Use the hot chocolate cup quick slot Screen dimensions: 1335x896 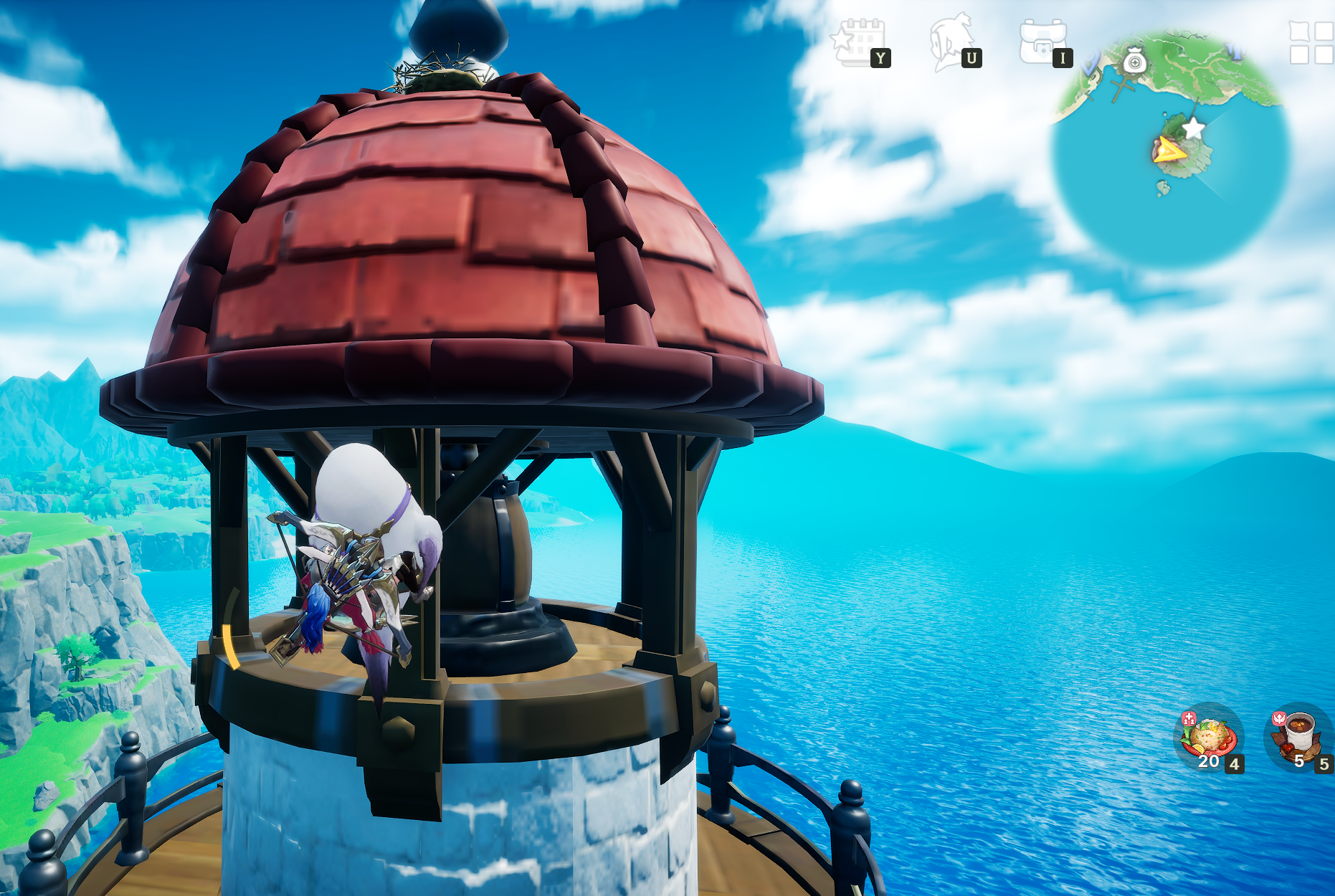point(1298,737)
